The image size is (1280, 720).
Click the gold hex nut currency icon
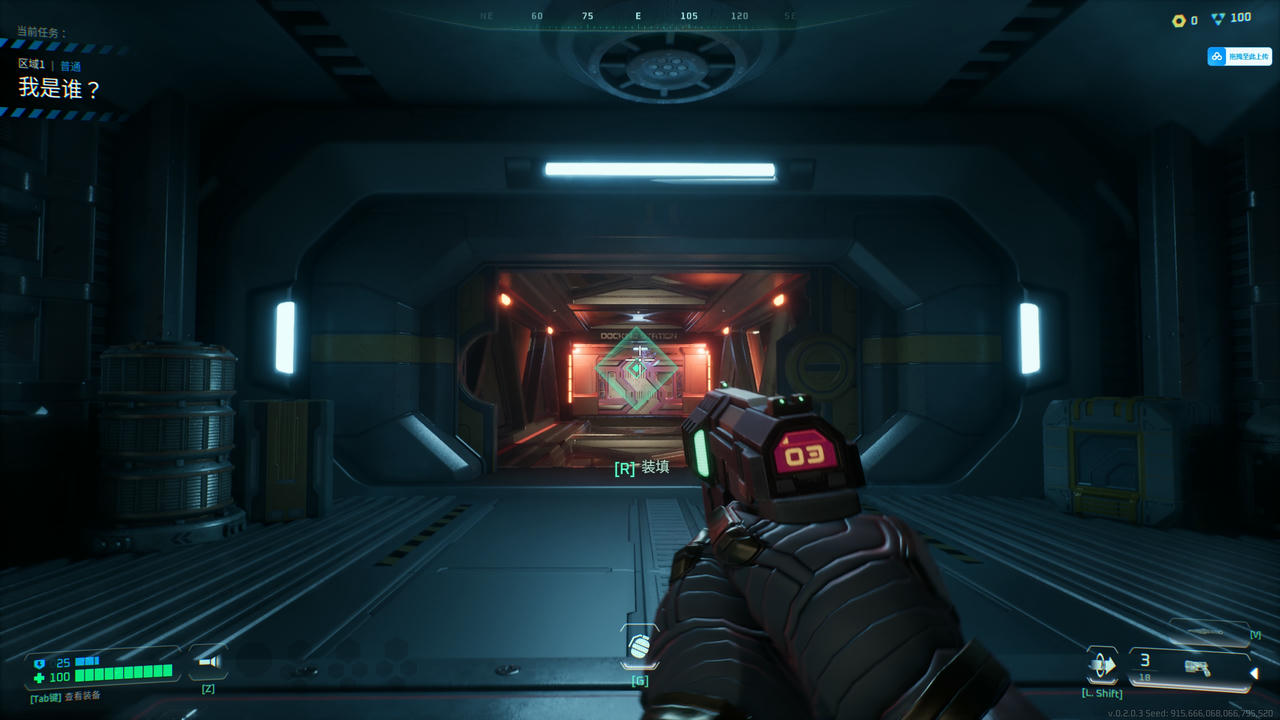click(x=1179, y=20)
